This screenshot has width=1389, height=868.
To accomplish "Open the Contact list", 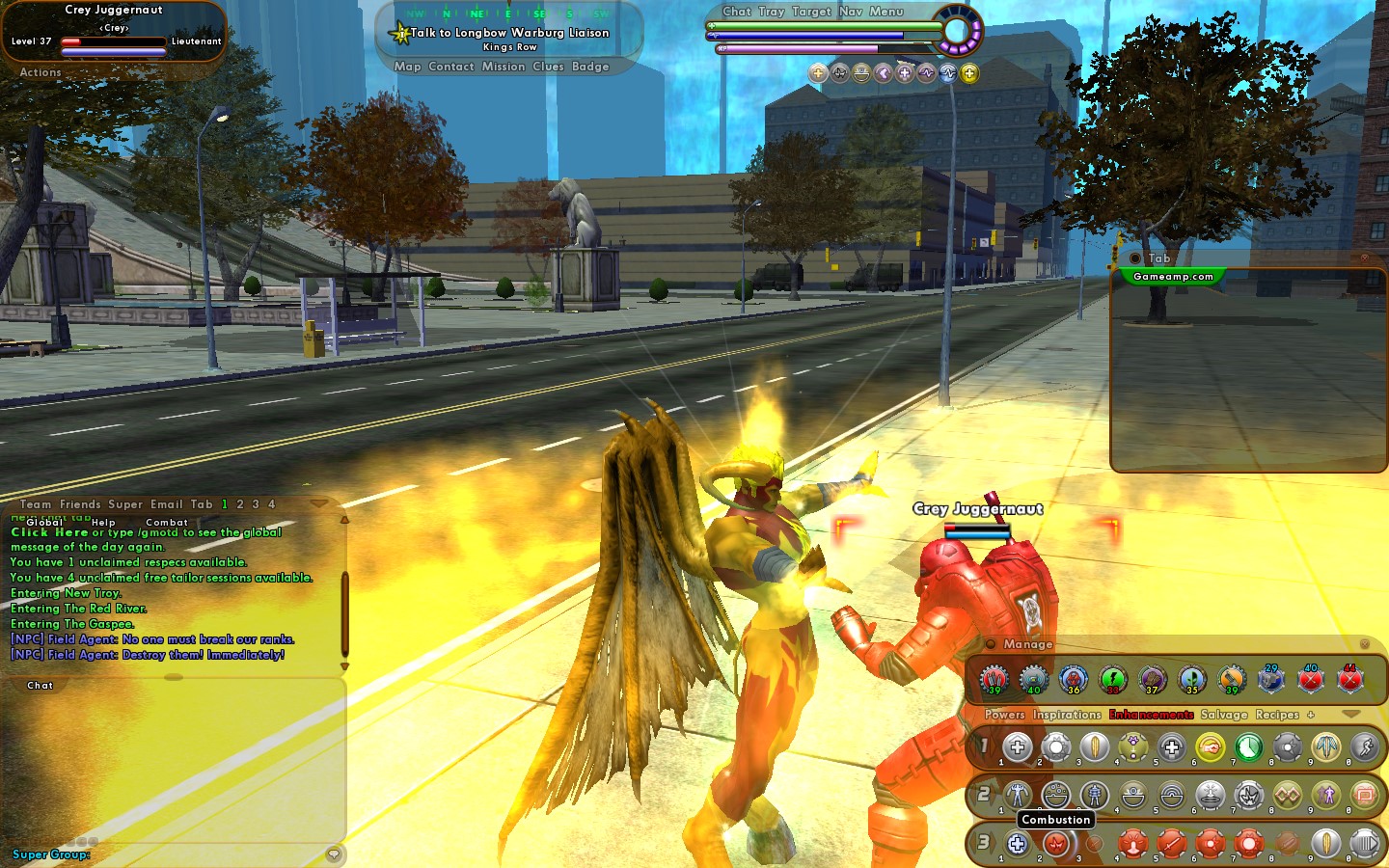I will 450,67.
